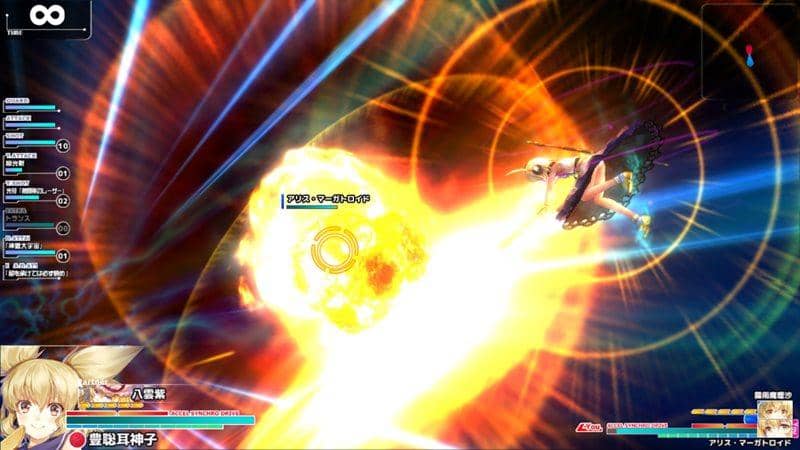Click the circular lock-on target reticle
This screenshot has width=800, height=450.
pos(331,251)
